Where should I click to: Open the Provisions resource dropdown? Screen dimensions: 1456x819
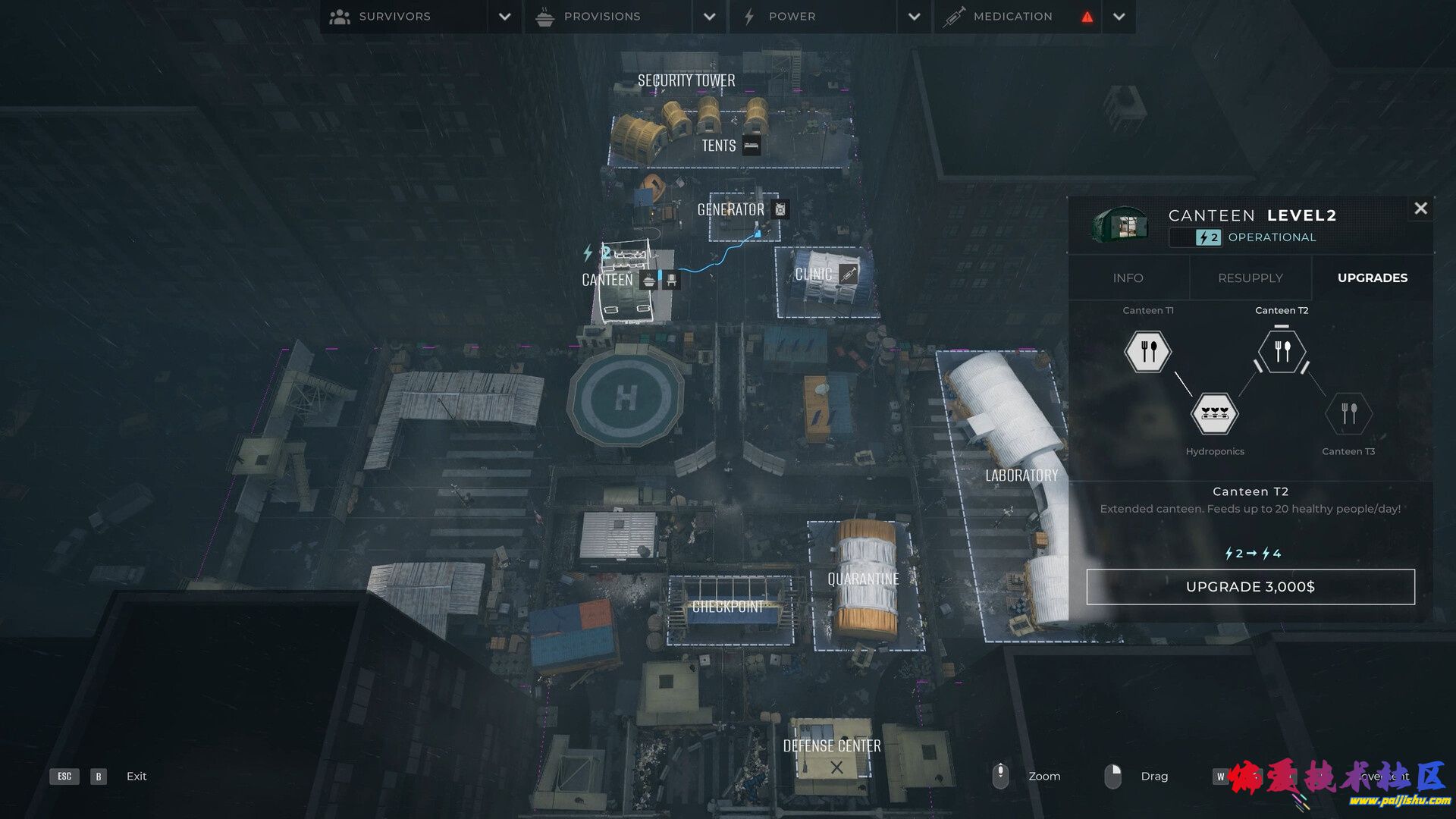[x=709, y=17]
